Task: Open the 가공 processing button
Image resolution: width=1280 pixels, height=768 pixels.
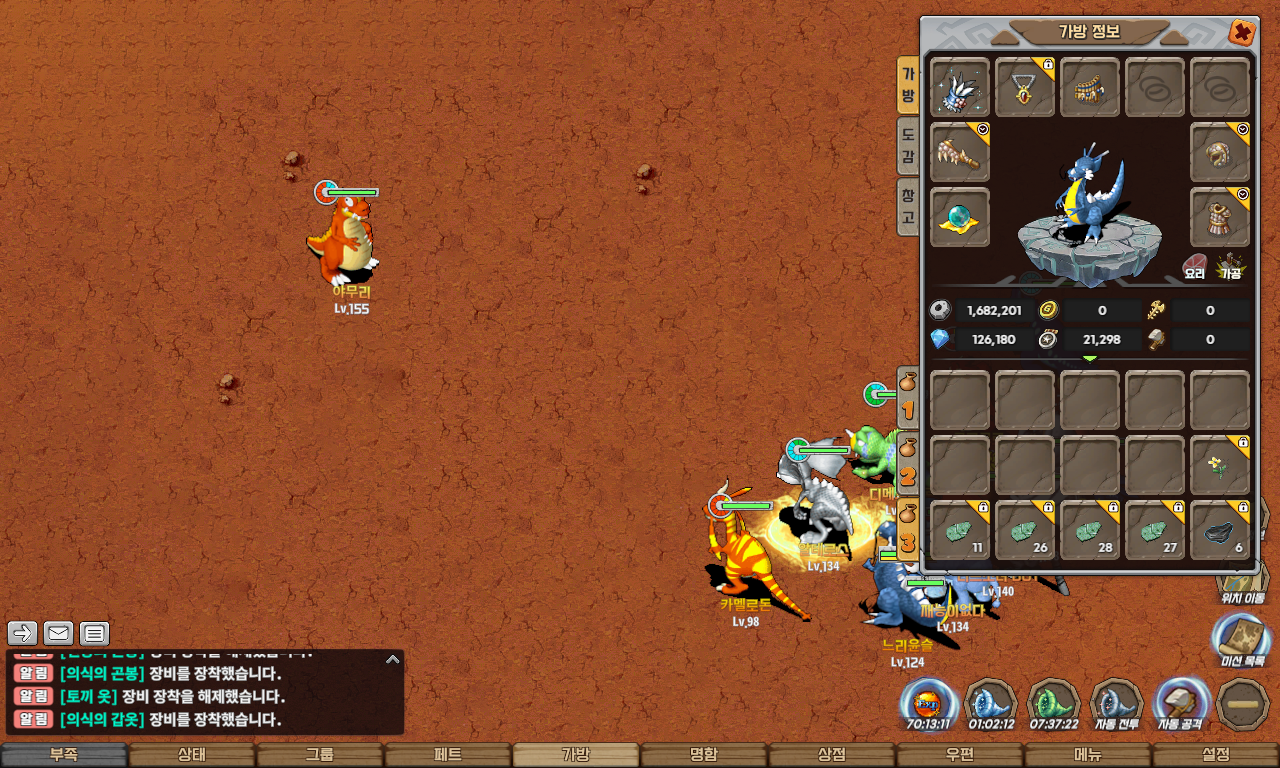Action: tap(1229, 265)
